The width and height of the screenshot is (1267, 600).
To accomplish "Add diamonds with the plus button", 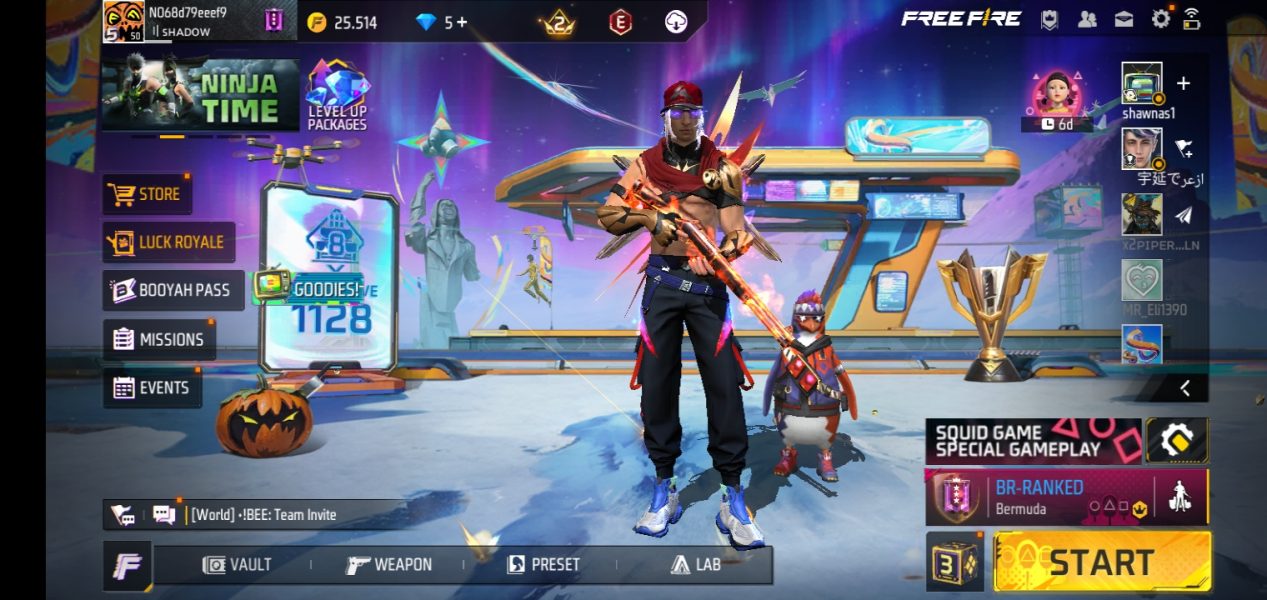I will 461,22.
